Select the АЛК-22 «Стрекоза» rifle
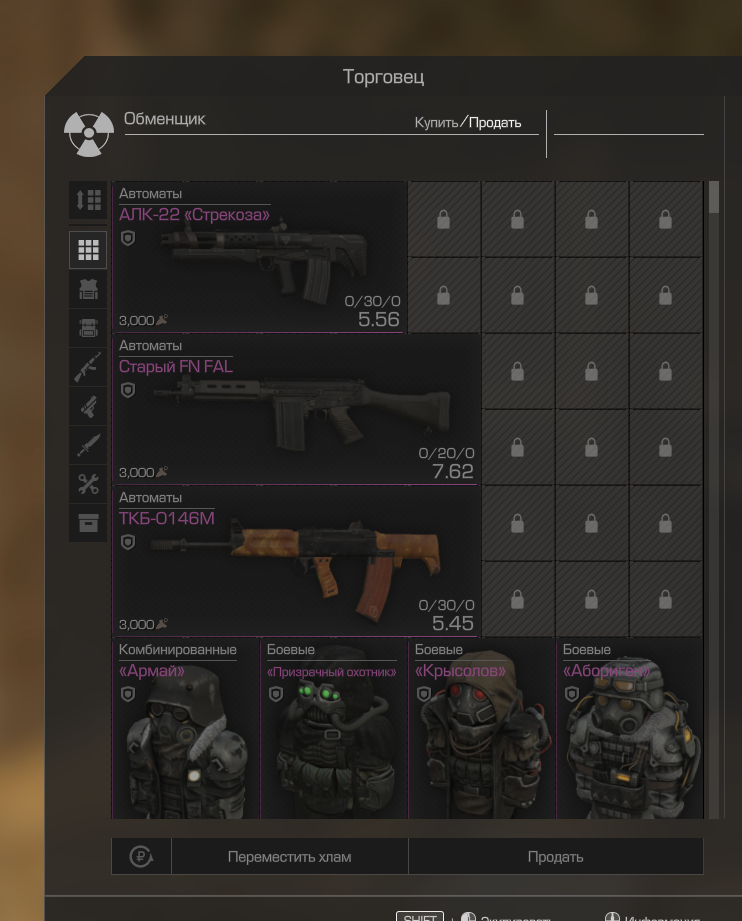 (259, 258)
